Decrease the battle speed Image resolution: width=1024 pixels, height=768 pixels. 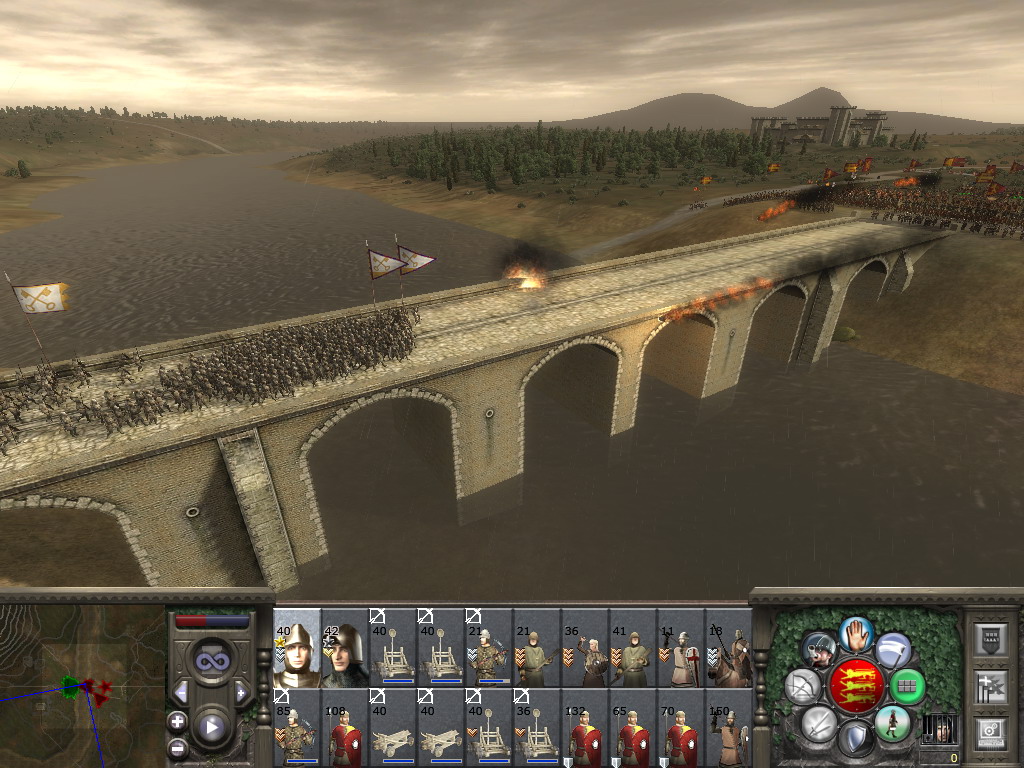[182, 692]
